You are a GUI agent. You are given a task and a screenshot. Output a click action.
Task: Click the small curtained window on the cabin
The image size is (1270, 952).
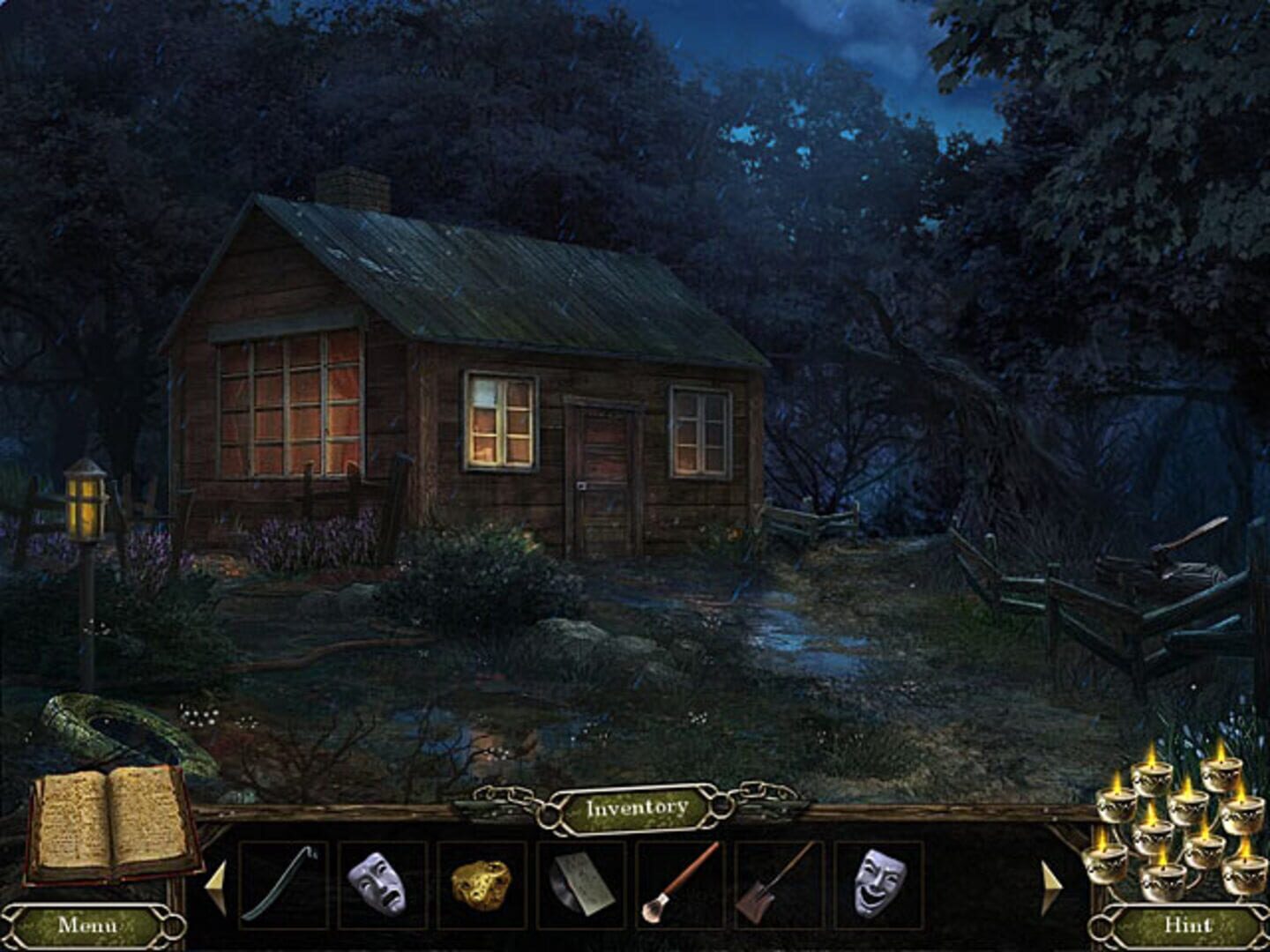click(496, 423)
